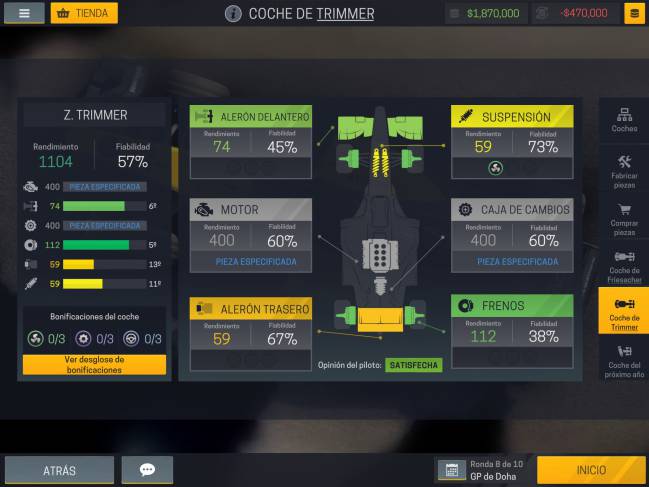Open the yellow finances stack icon

[x=633, y=13]
